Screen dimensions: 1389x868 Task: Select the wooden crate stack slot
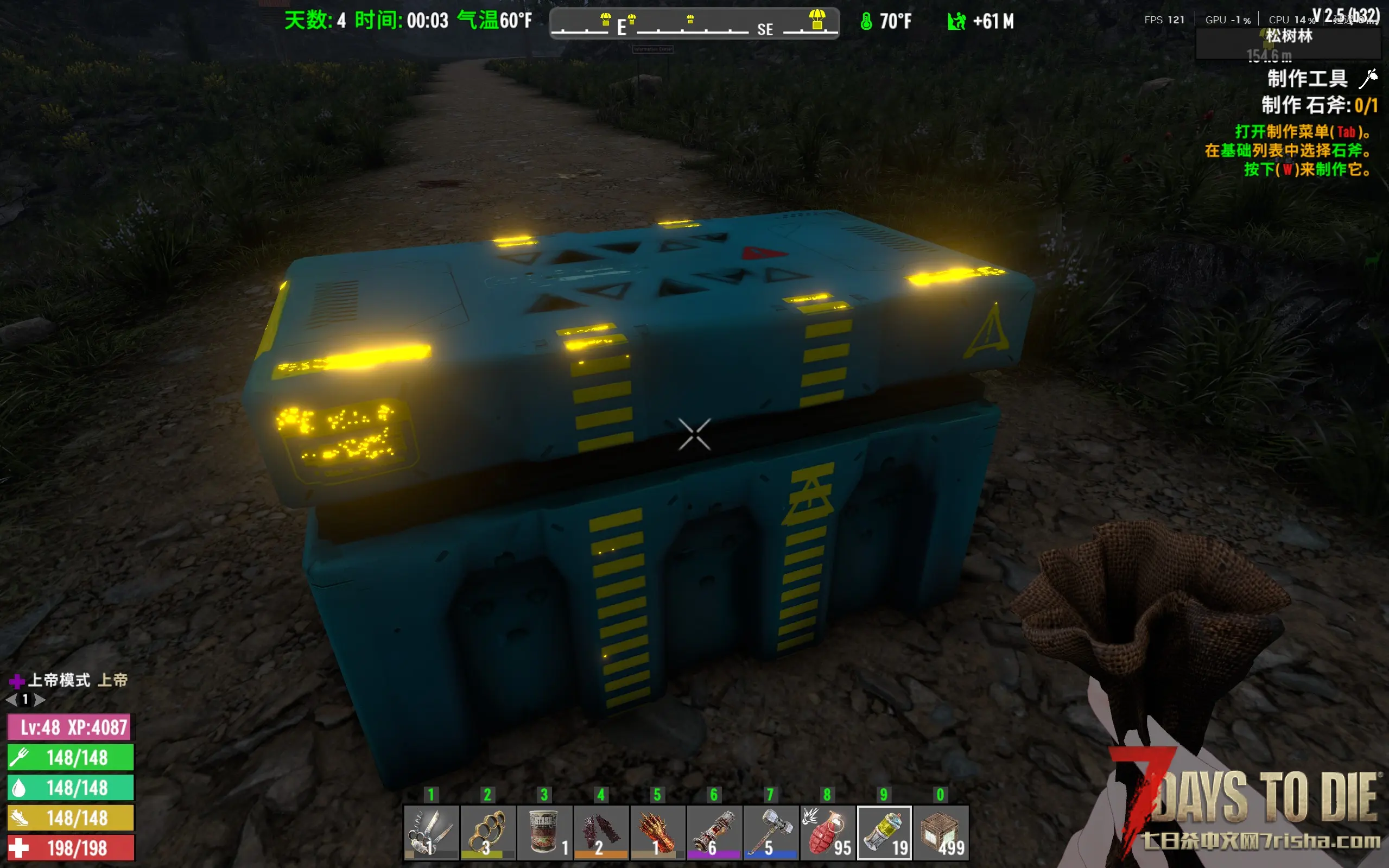(941, 832)
